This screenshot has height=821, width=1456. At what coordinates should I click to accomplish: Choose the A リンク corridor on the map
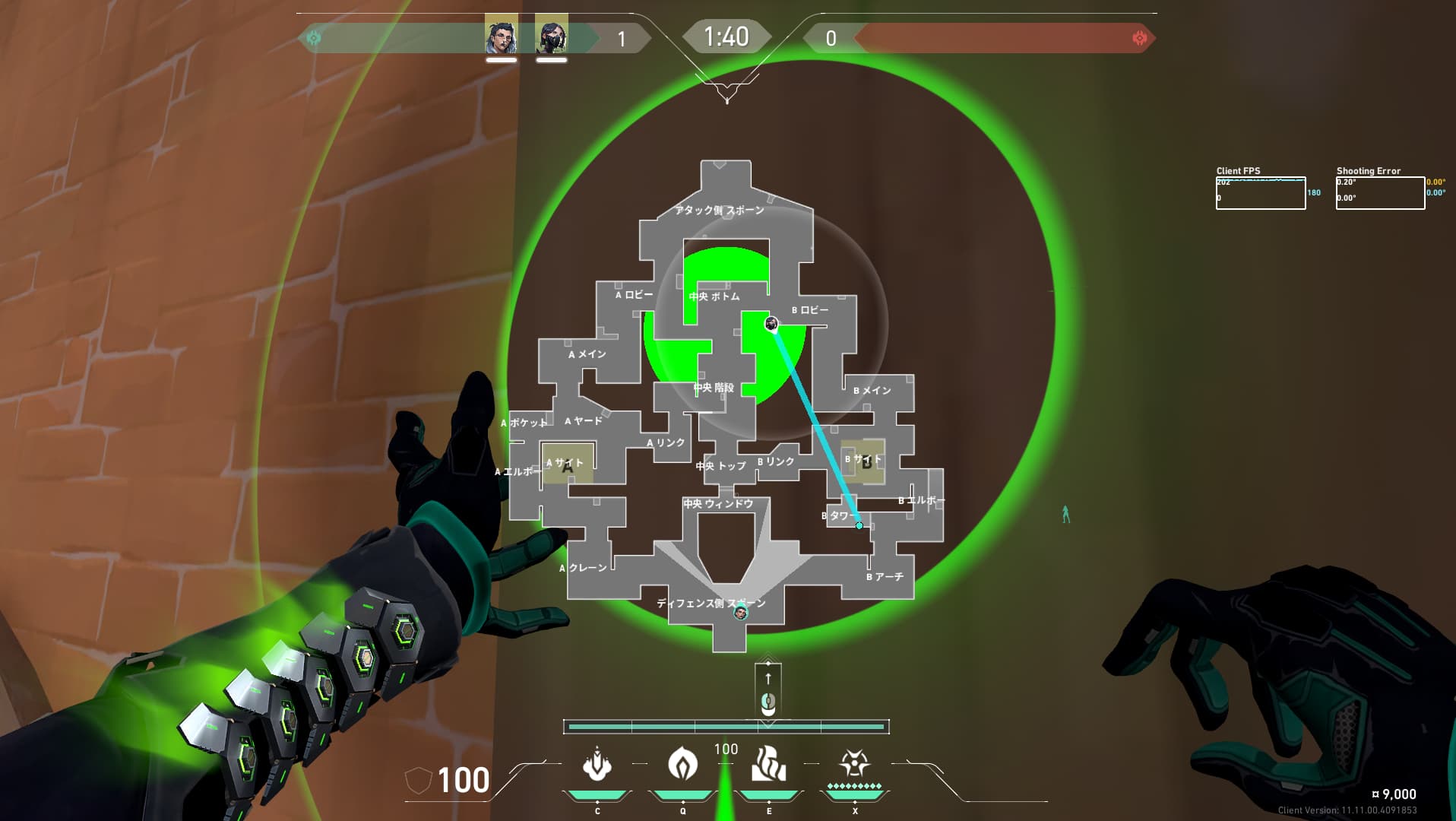coord(666,443)
